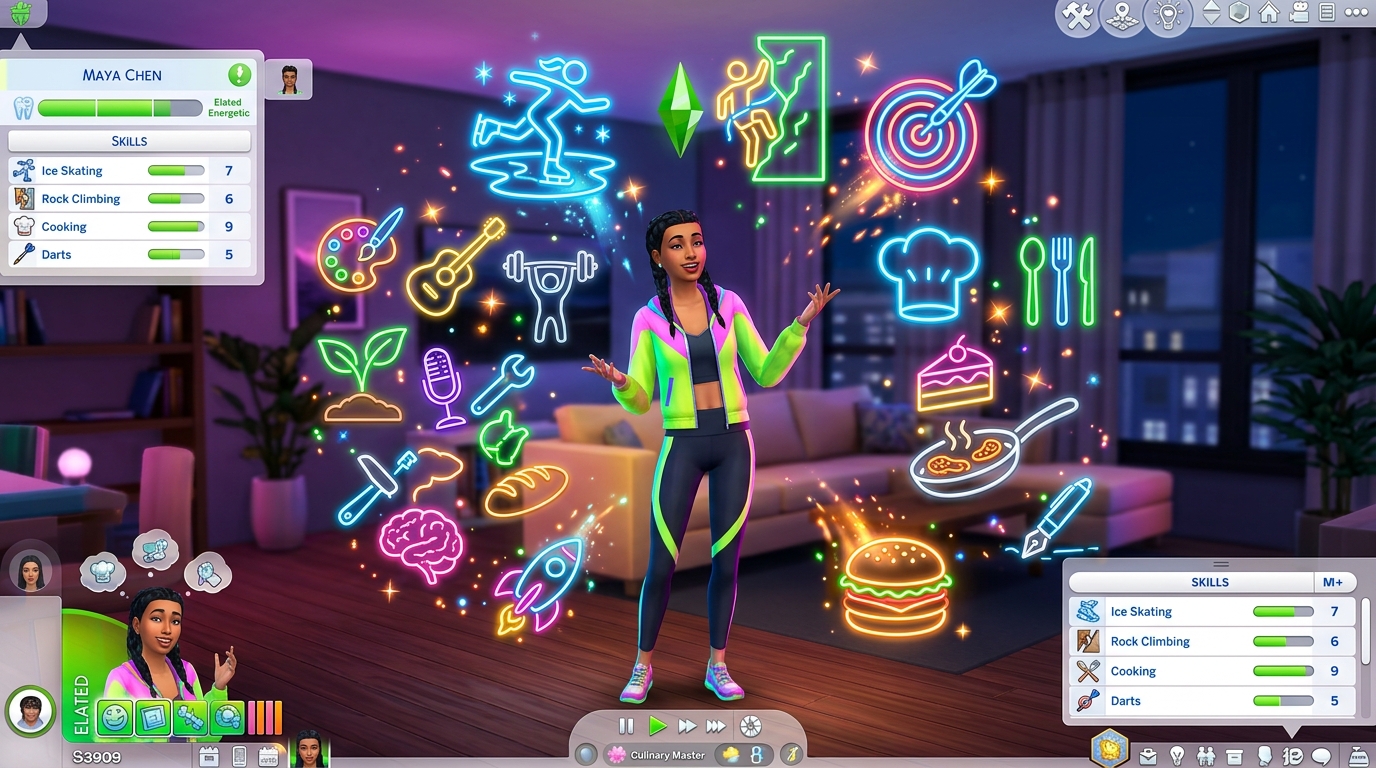Open the in-game camera recording icon
Screen dimensions: 1376x768
tap(1298, 15)
